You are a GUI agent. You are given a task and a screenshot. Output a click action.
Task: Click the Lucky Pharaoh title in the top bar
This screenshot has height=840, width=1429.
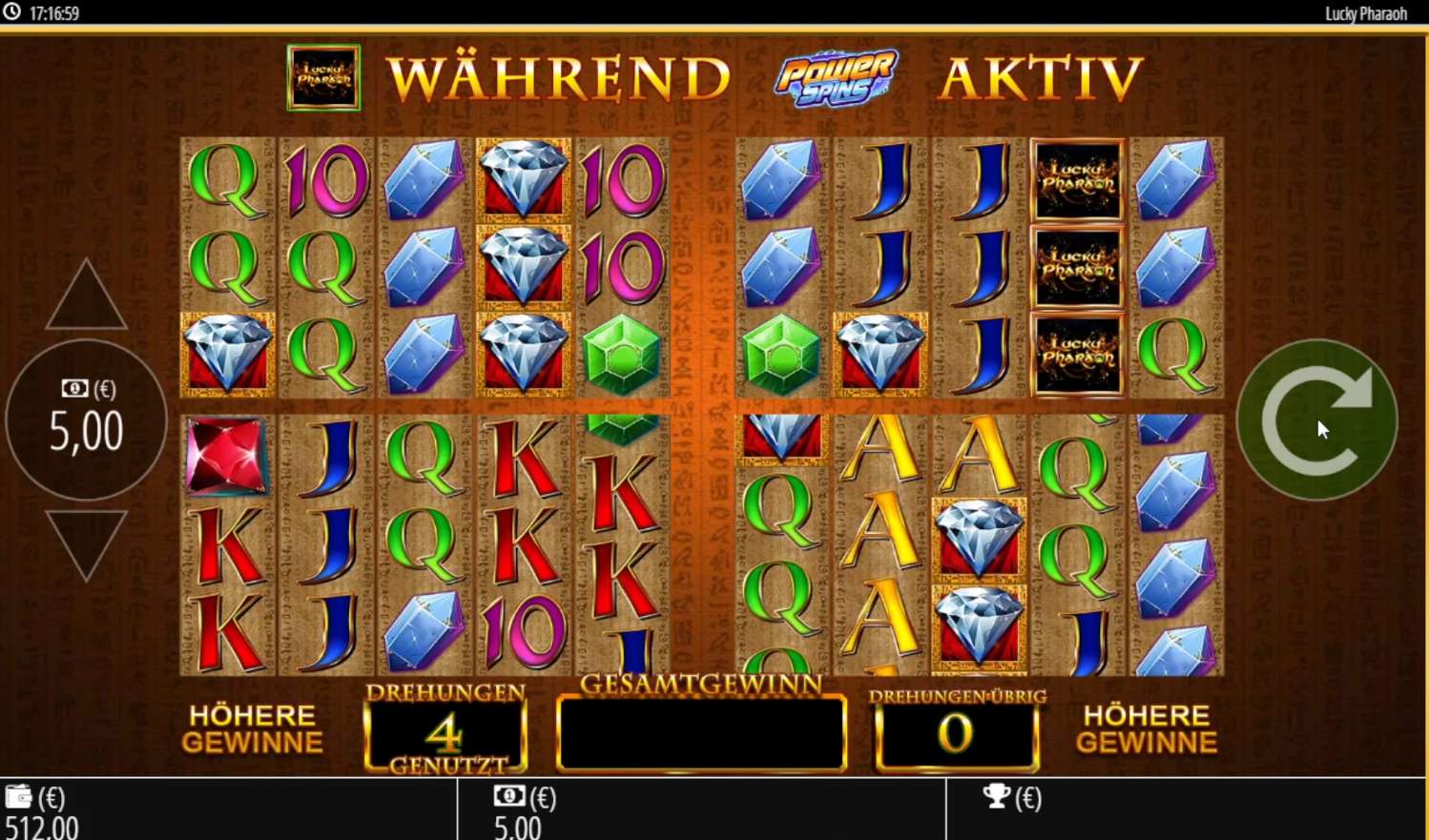click(x=1364, y=13)
